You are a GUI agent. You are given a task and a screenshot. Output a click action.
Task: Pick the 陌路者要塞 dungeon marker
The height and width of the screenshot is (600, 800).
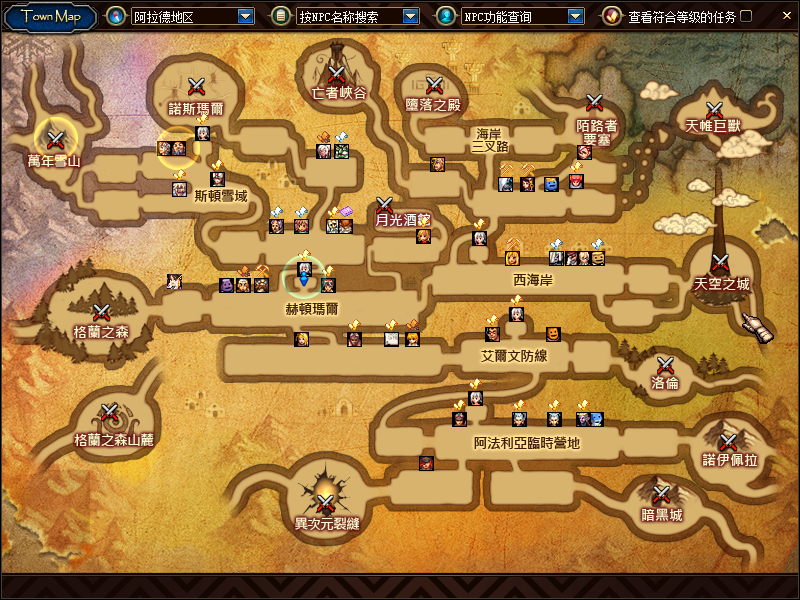pyautogui.click(x=594, y=102)
